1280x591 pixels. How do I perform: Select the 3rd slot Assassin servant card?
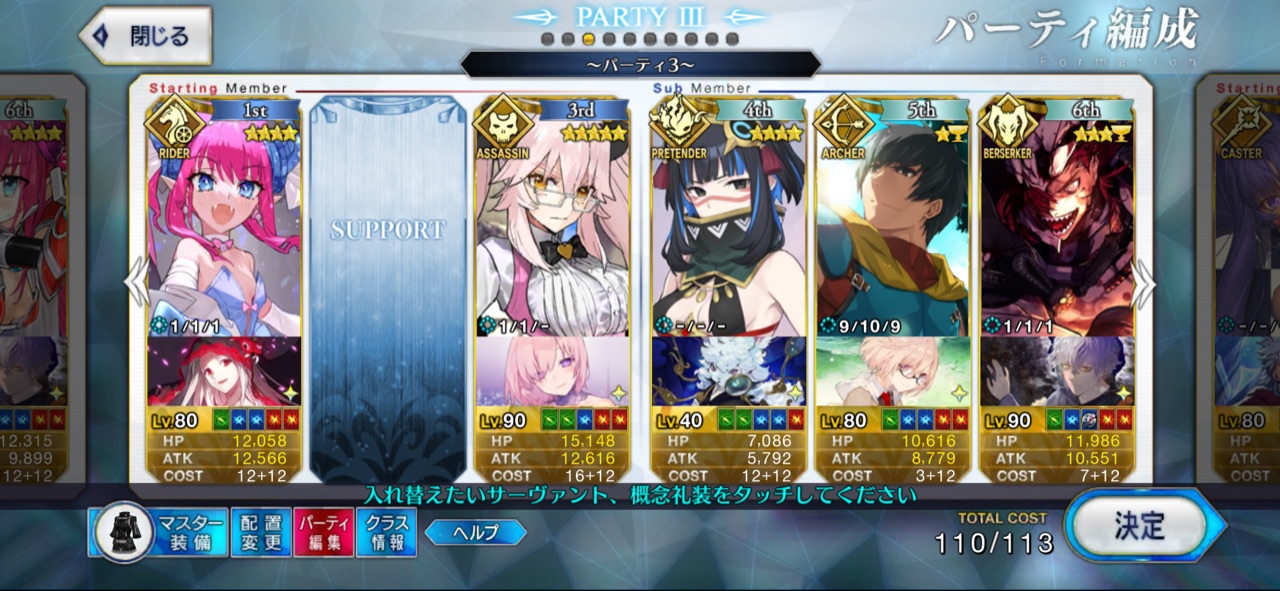click(551, 230)
